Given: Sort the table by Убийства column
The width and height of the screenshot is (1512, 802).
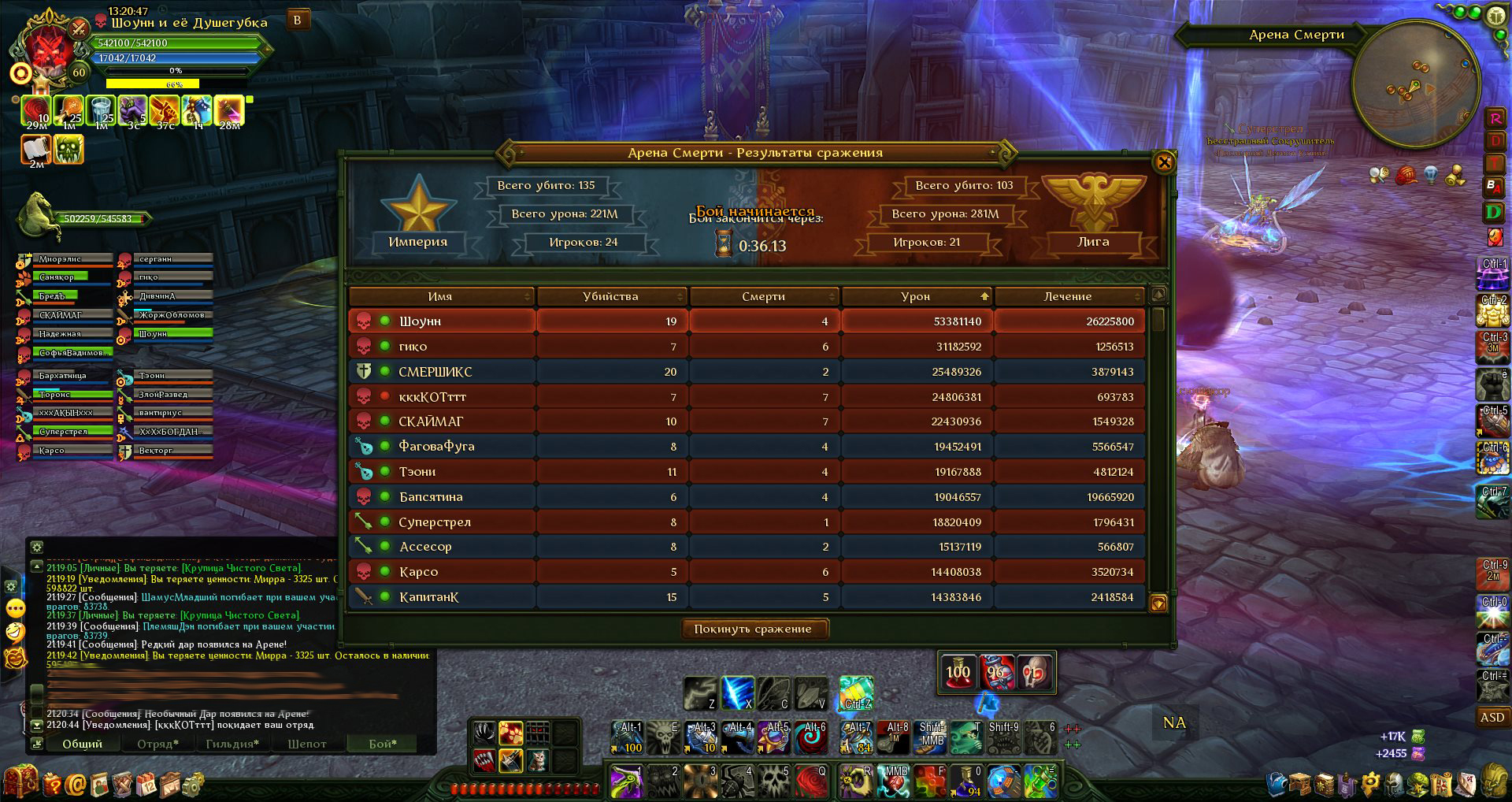Looking at the screenshot, I should coord(610,296).
